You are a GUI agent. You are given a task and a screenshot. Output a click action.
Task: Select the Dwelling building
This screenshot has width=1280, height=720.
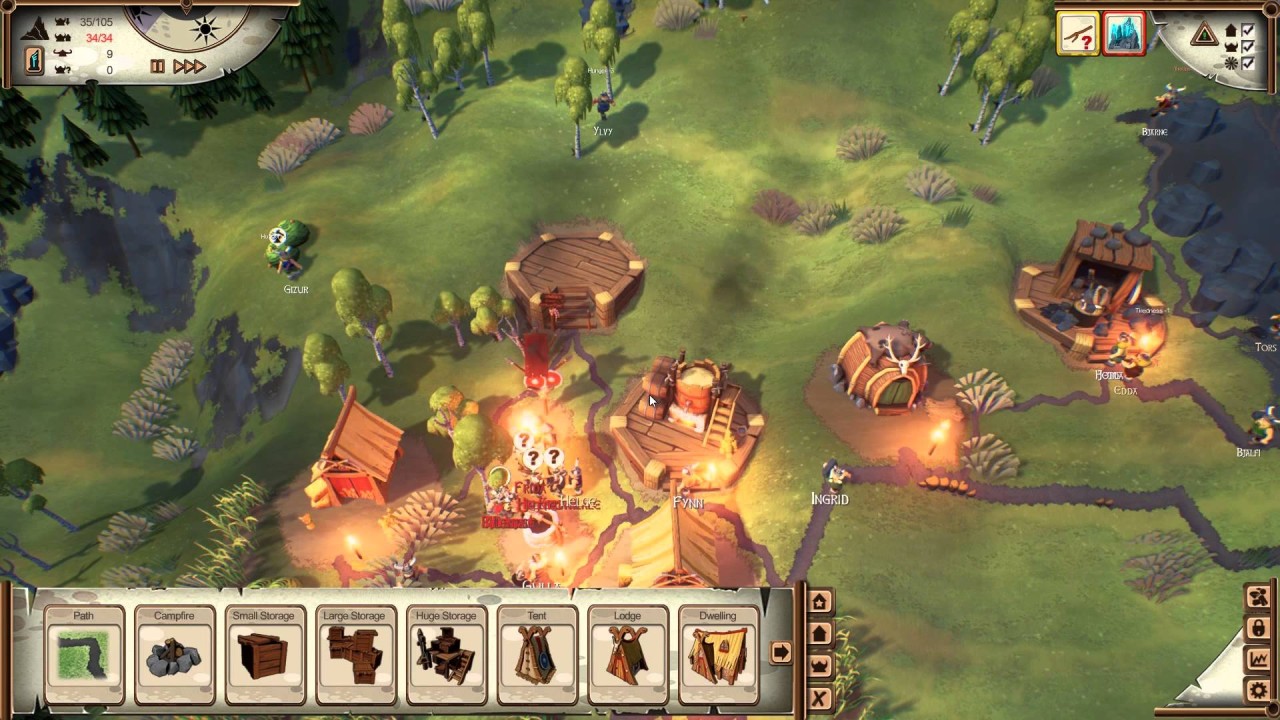click(718, 655)
